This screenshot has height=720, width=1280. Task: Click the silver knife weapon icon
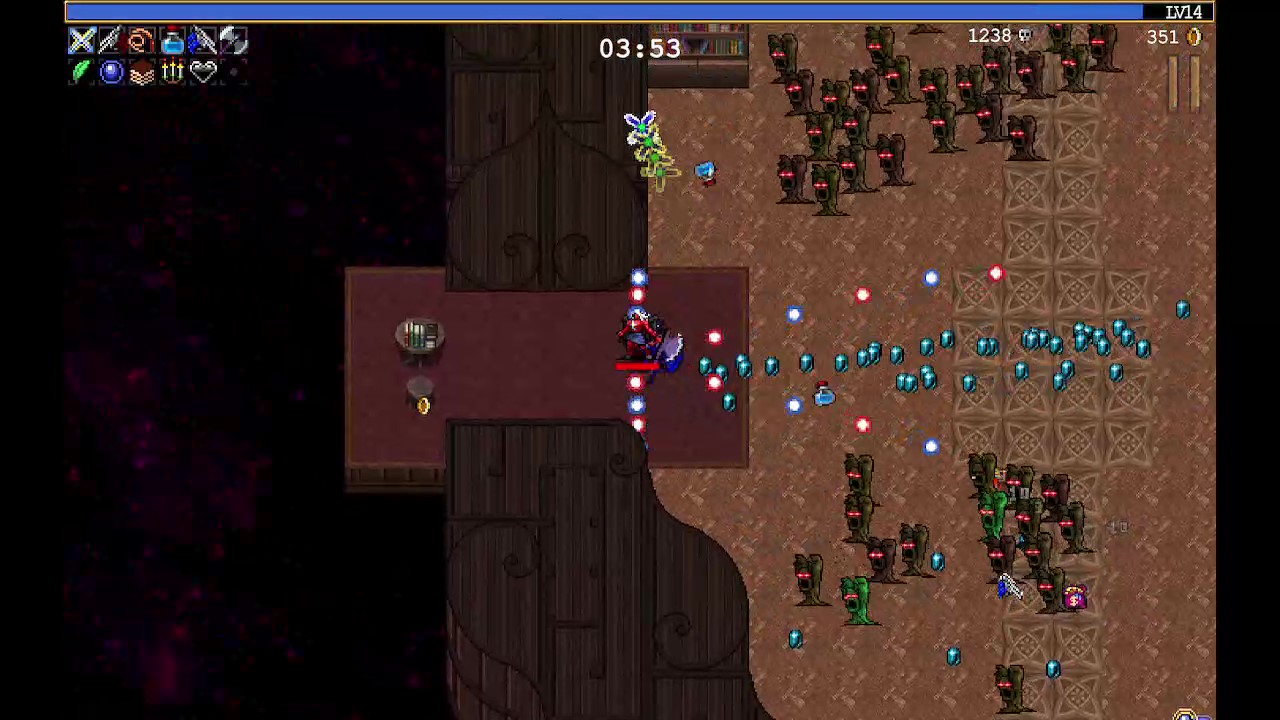[111, 41]
